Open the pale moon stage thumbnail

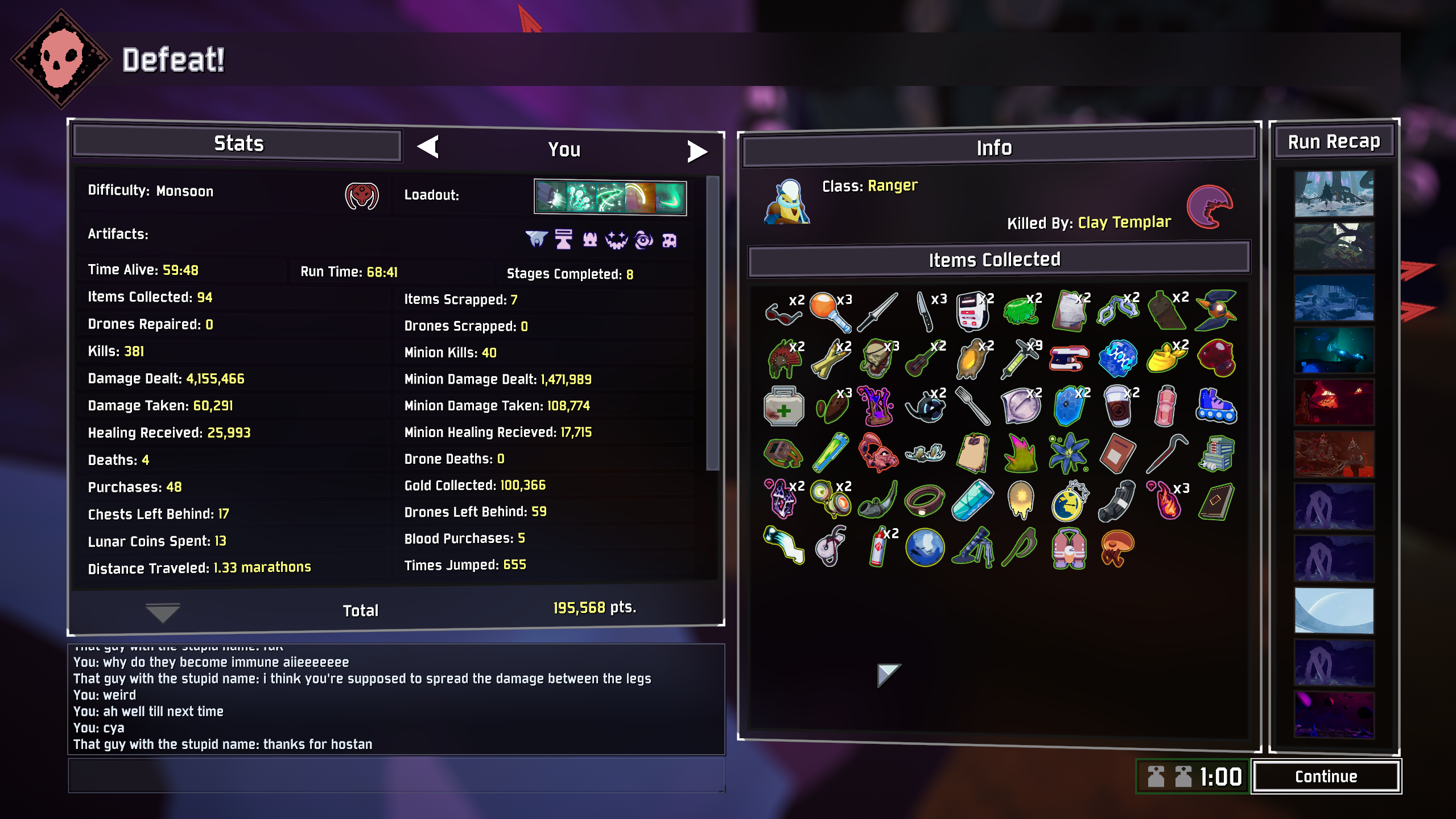point(1334,610)
